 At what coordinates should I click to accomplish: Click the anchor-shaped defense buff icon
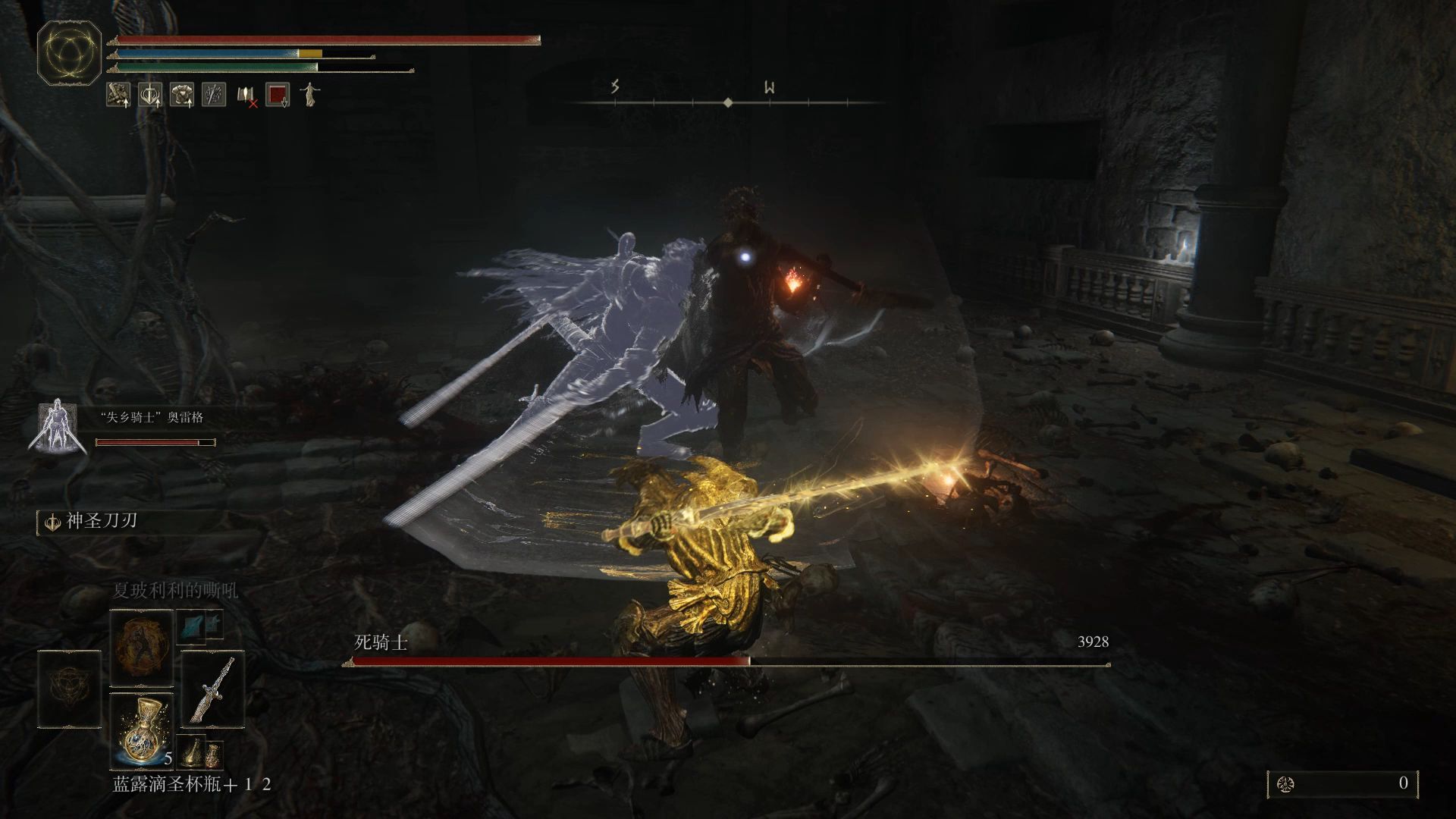(x=150, y=95)
